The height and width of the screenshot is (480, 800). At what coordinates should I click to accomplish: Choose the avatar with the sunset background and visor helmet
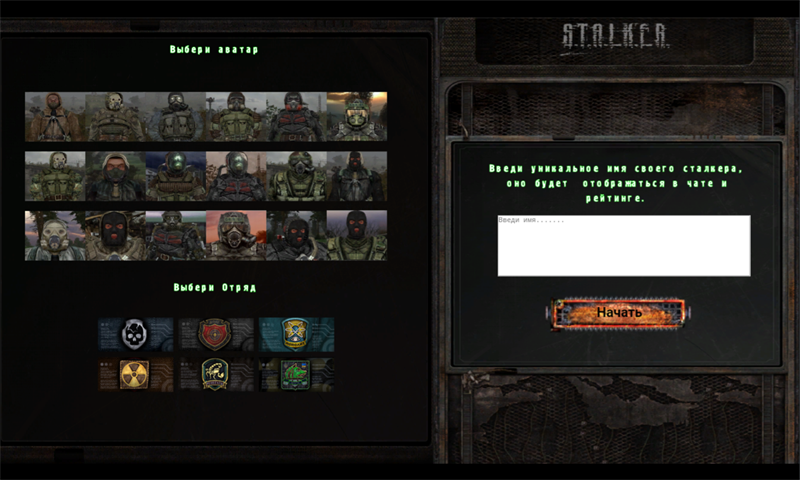pyautogui.click(x=356, y=116)
